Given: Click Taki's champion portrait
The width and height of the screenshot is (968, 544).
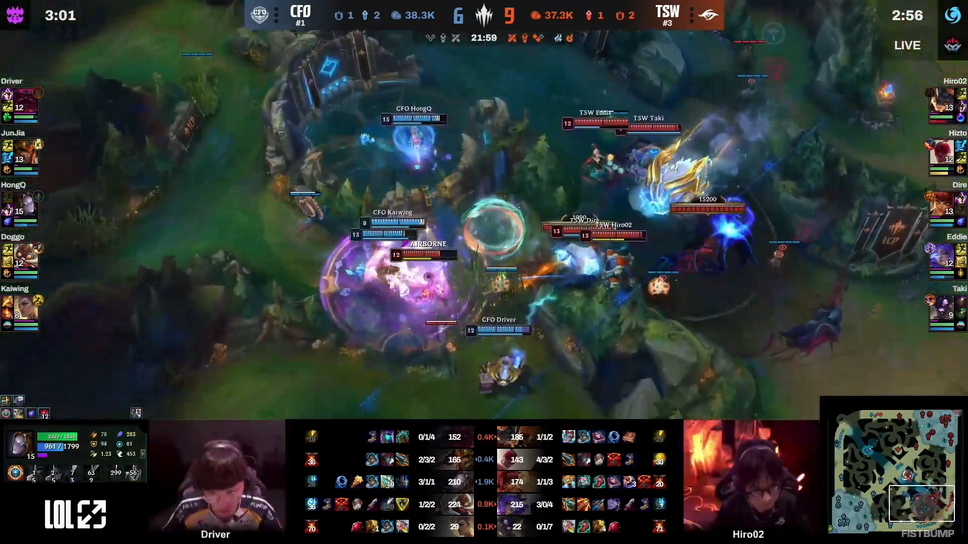Looking at the screenshot, I should click(942, 307).
